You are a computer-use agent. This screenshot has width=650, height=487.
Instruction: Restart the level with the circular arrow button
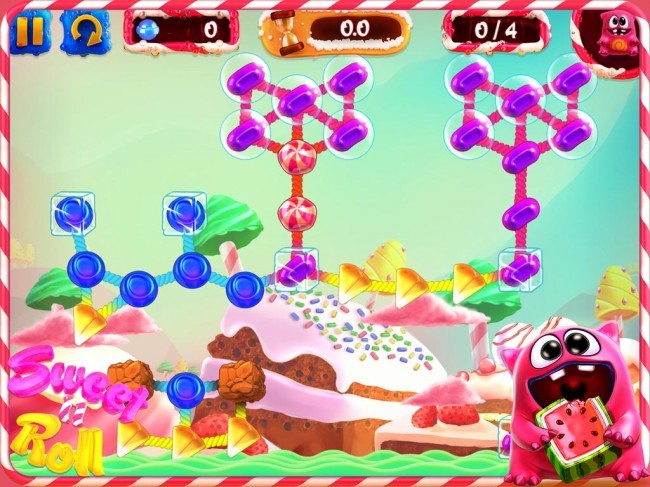[x=84, y=31]
